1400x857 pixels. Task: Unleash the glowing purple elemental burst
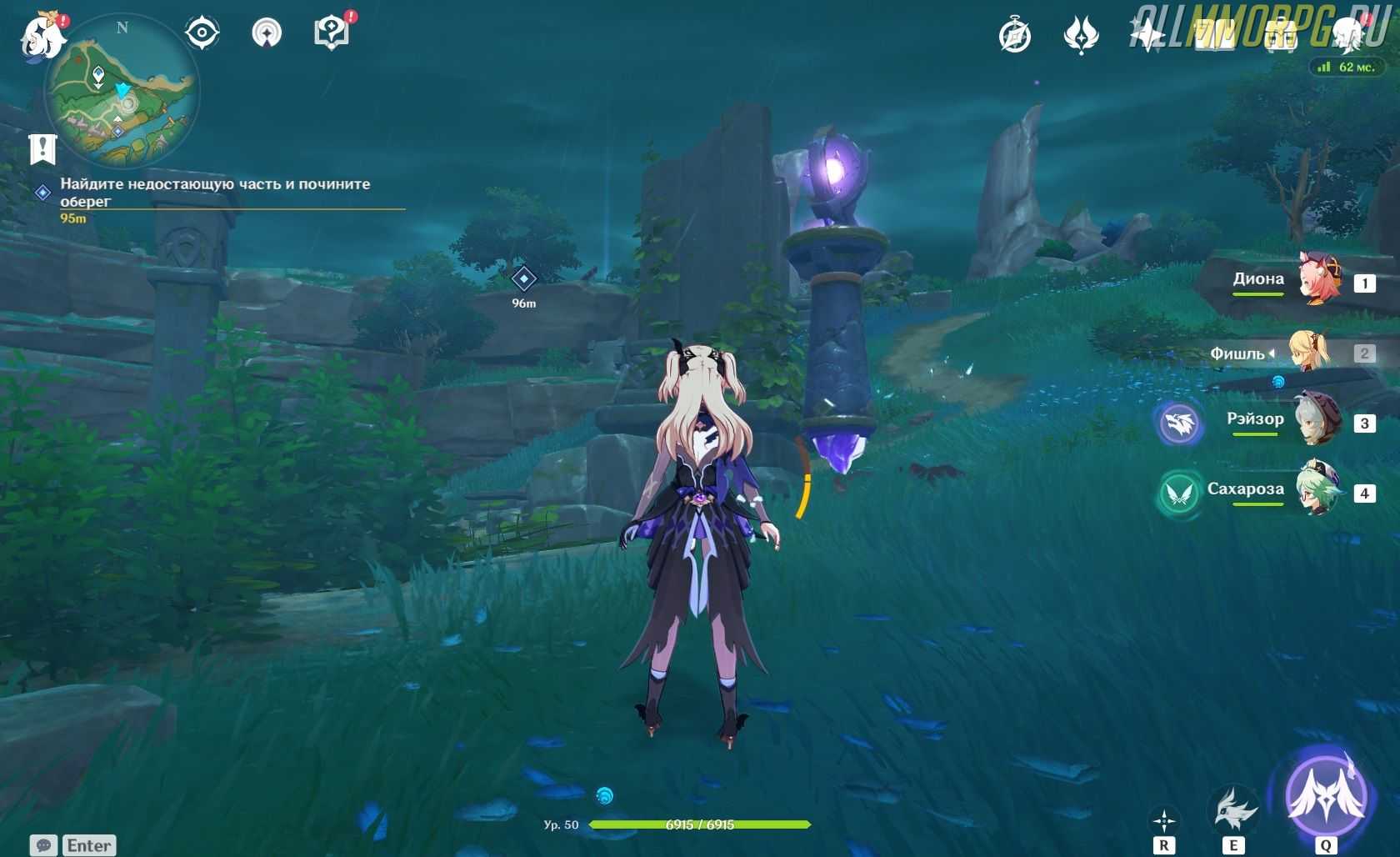pos(1326,794)
